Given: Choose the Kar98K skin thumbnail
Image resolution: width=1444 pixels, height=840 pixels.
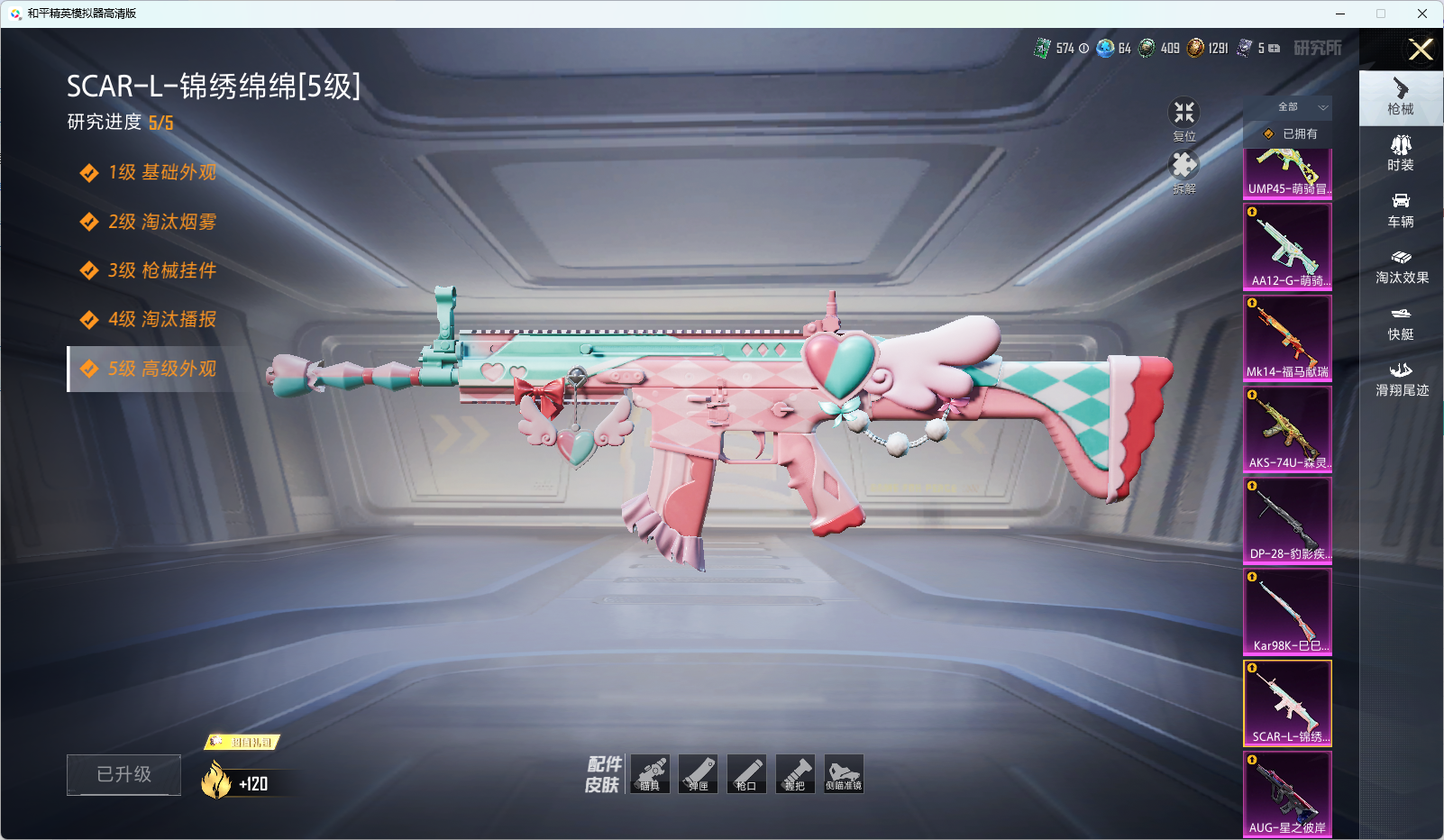Looking at the screenshot, I should click(1287, 611).
